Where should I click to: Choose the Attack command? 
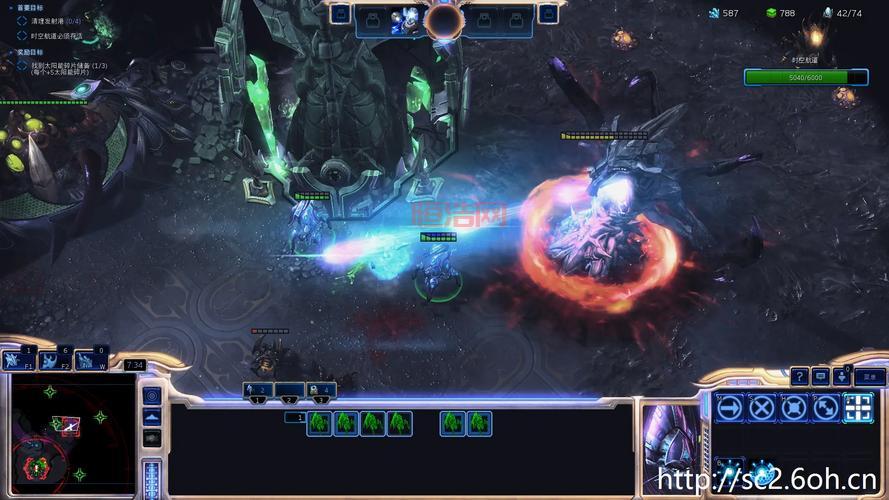[858, 407]
